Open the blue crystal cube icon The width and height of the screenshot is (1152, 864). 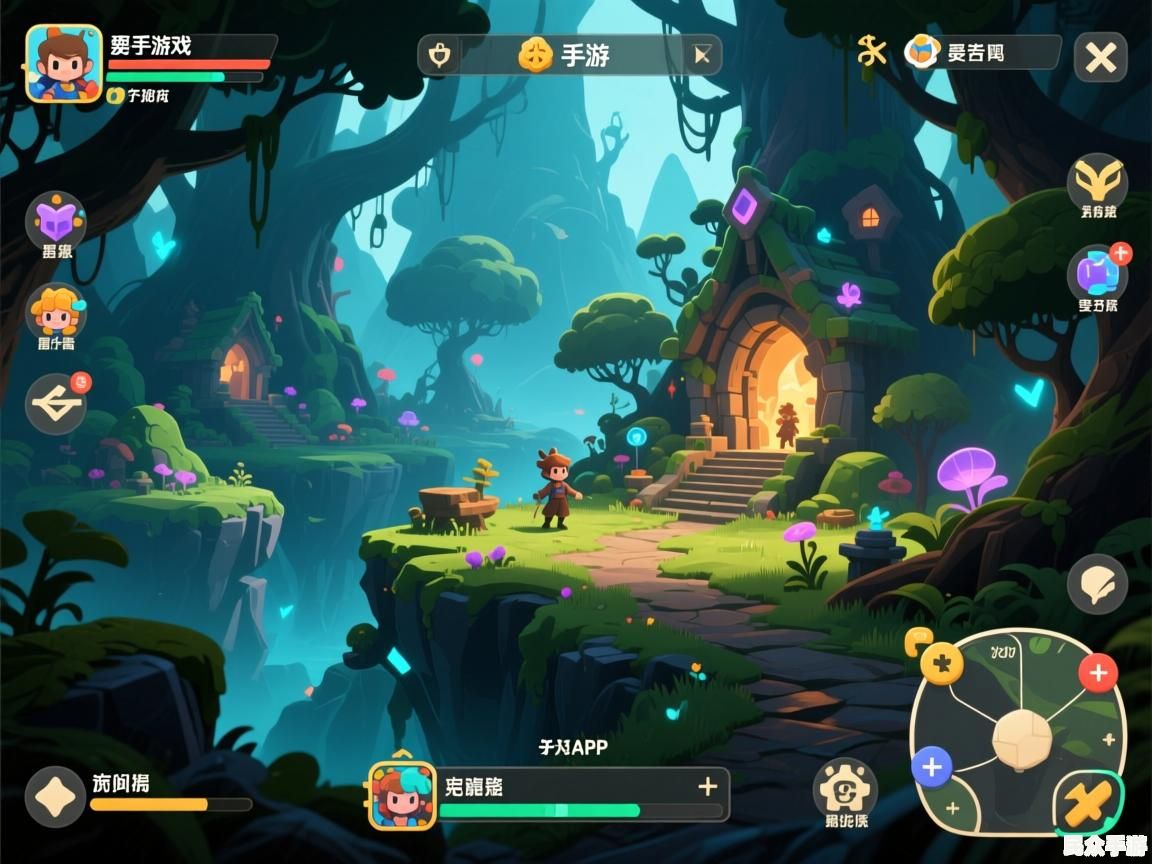point(1097,274)
